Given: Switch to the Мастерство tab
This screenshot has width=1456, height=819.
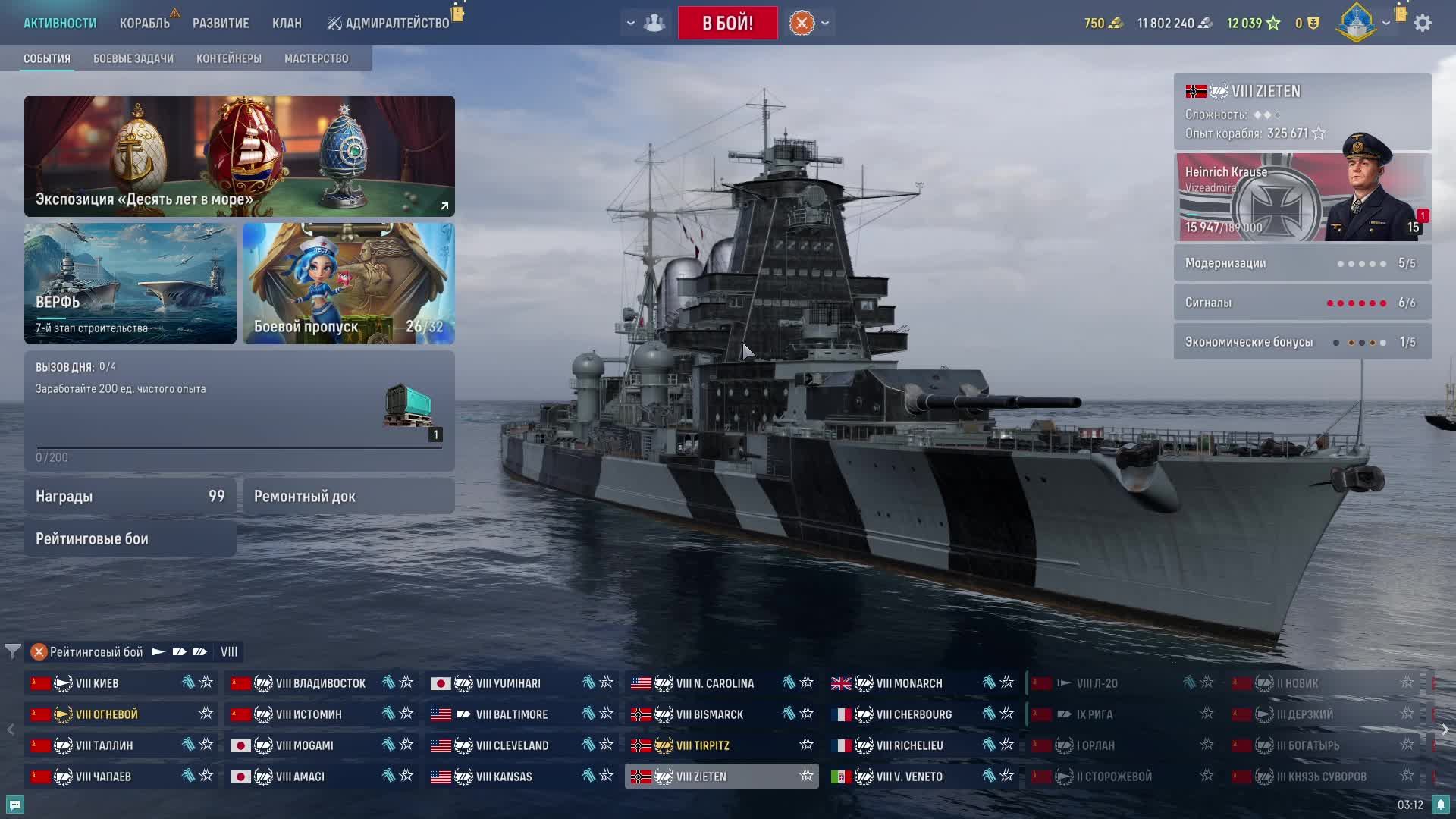Looking at the screenshot, I should 316,58.
